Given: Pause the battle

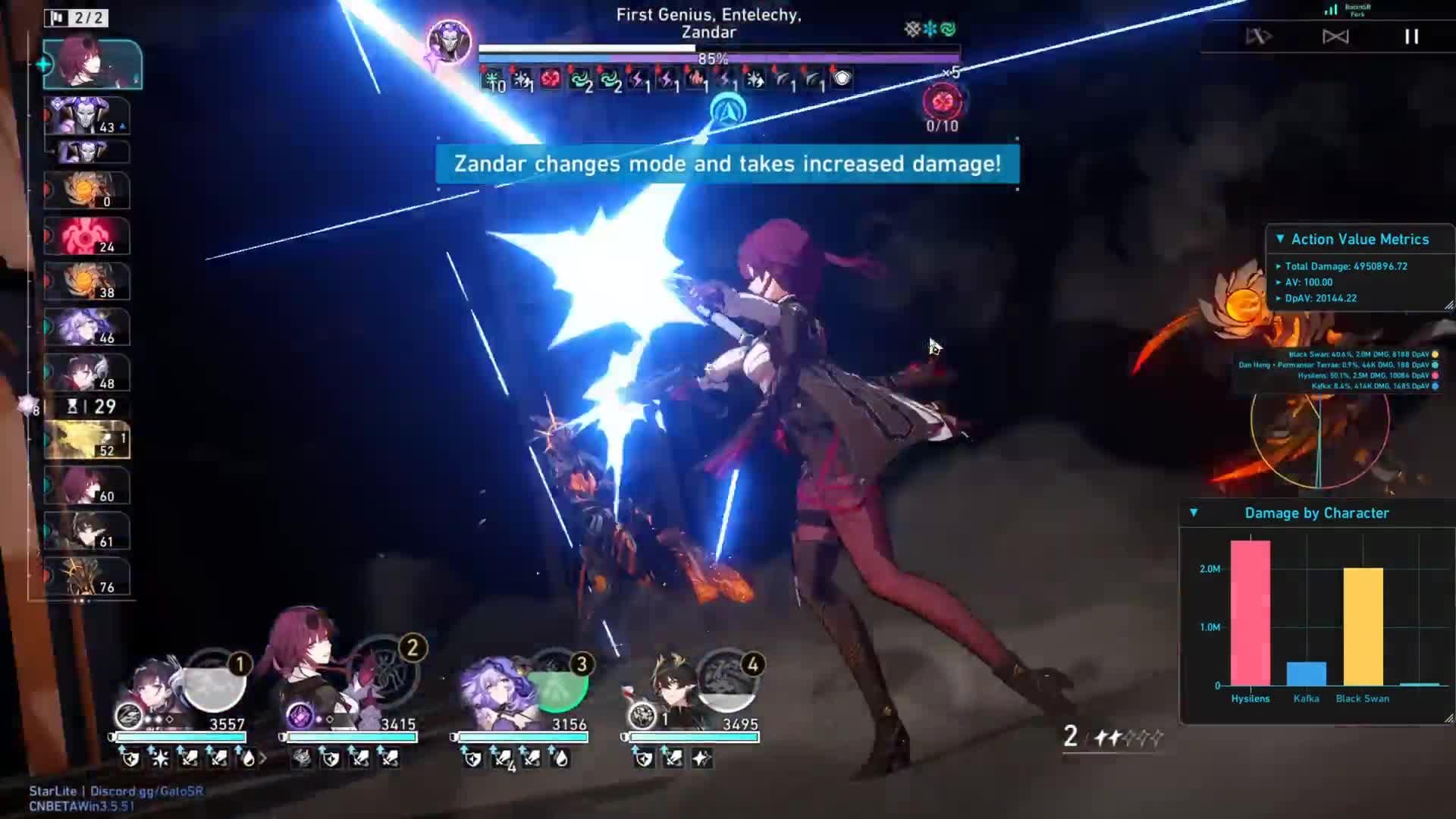Looking at the screenshot, I should [1411, 36].
